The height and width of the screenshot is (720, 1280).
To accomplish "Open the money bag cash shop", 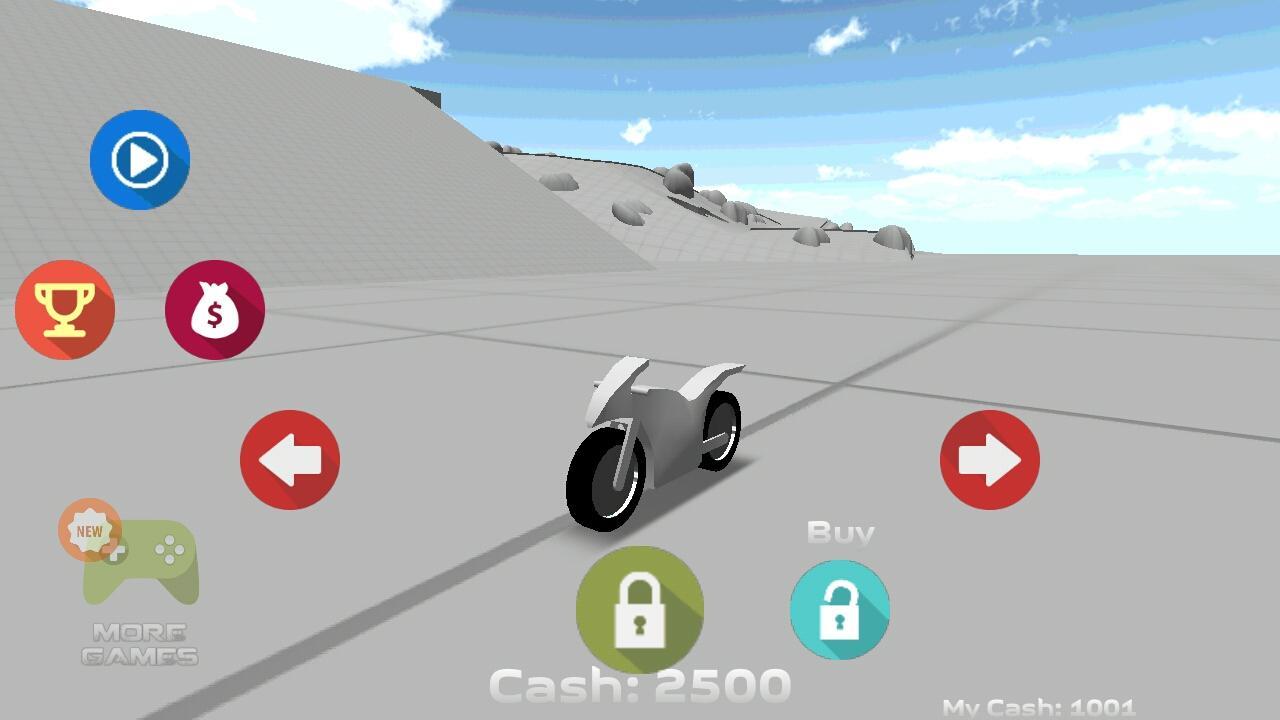I will tap(214, 310).
